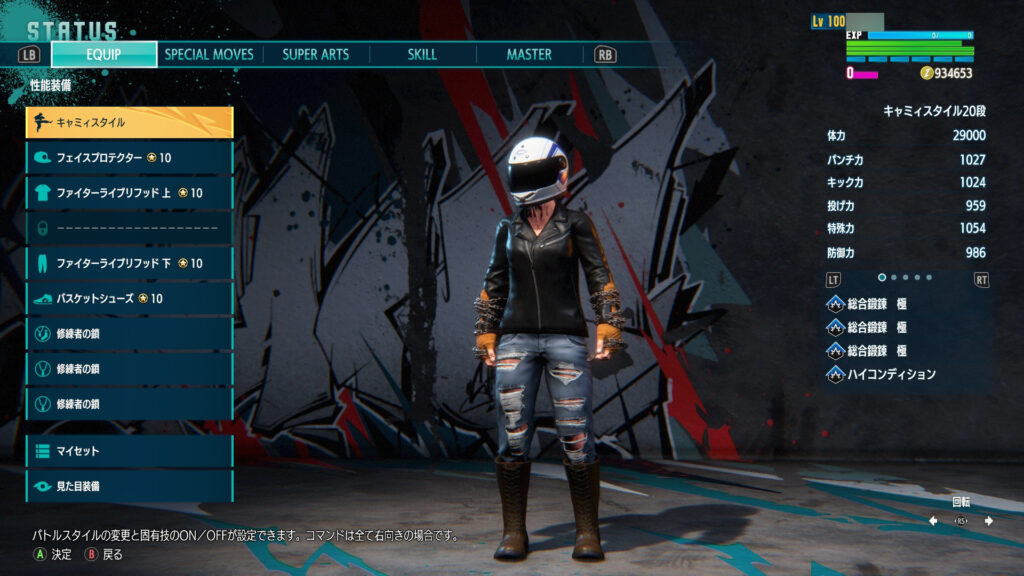Open the マイセット menu entry
Image resolution: width=1024 pixels, height=576 pixels.
click(129, 451)
